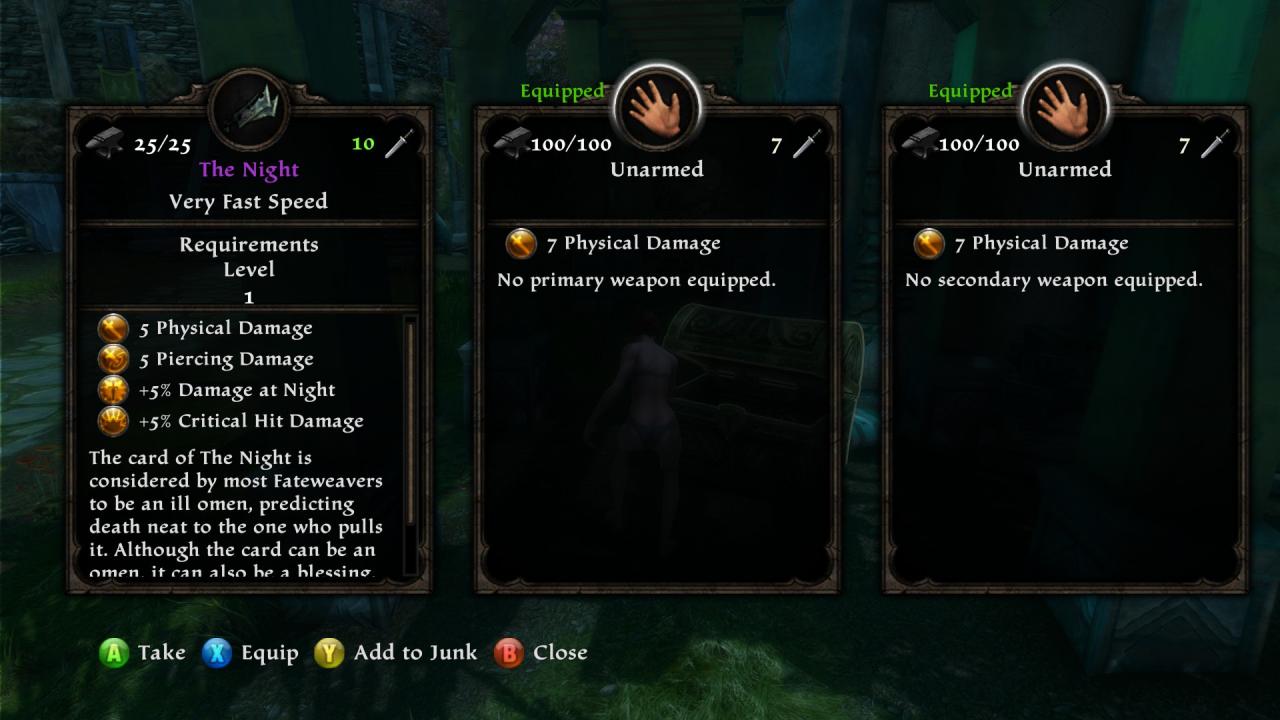Select The Night weapon icon
The image size is (1280, 720).
point(249,108)
